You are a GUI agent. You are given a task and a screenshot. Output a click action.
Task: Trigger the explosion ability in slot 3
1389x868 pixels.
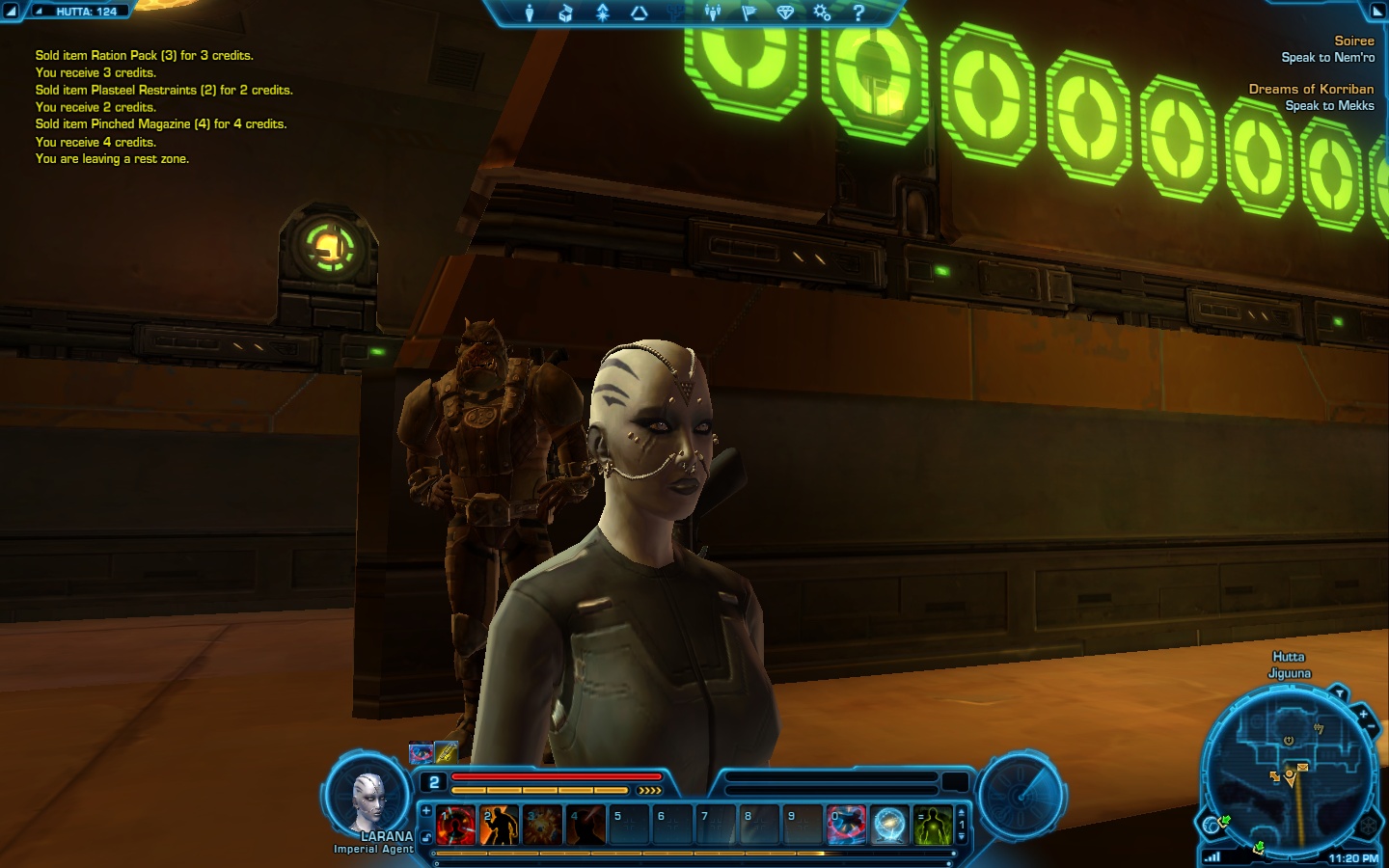point(542,826)
